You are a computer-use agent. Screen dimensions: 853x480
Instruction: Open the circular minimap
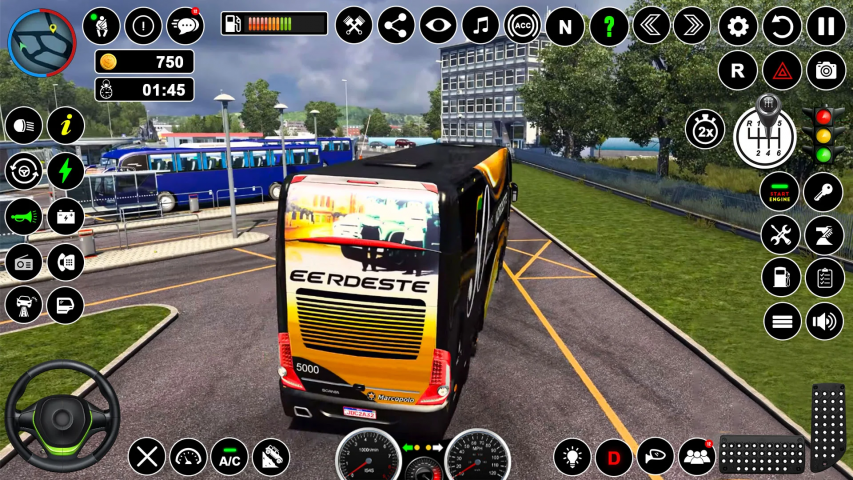point(42,43)
